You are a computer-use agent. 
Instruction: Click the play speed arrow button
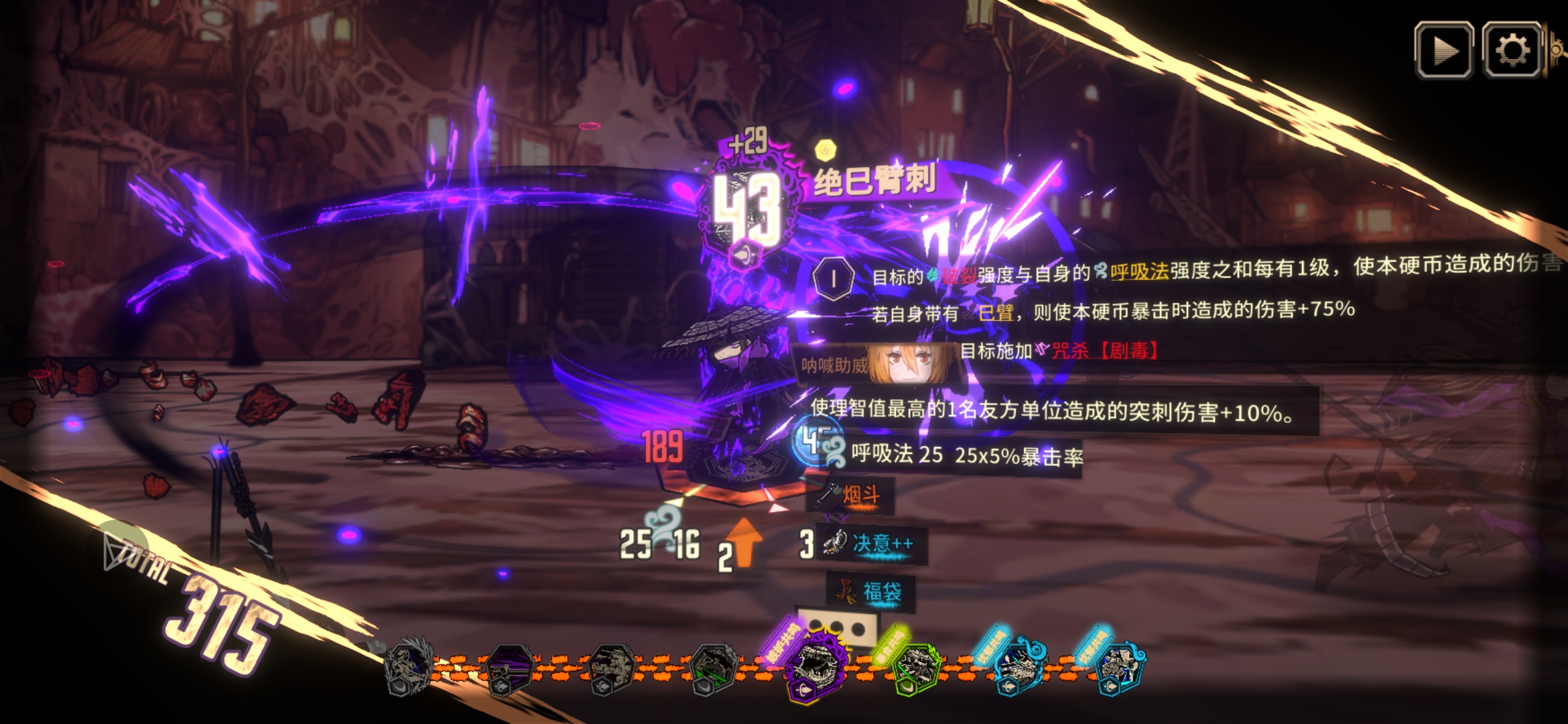tap(1443, 50)
